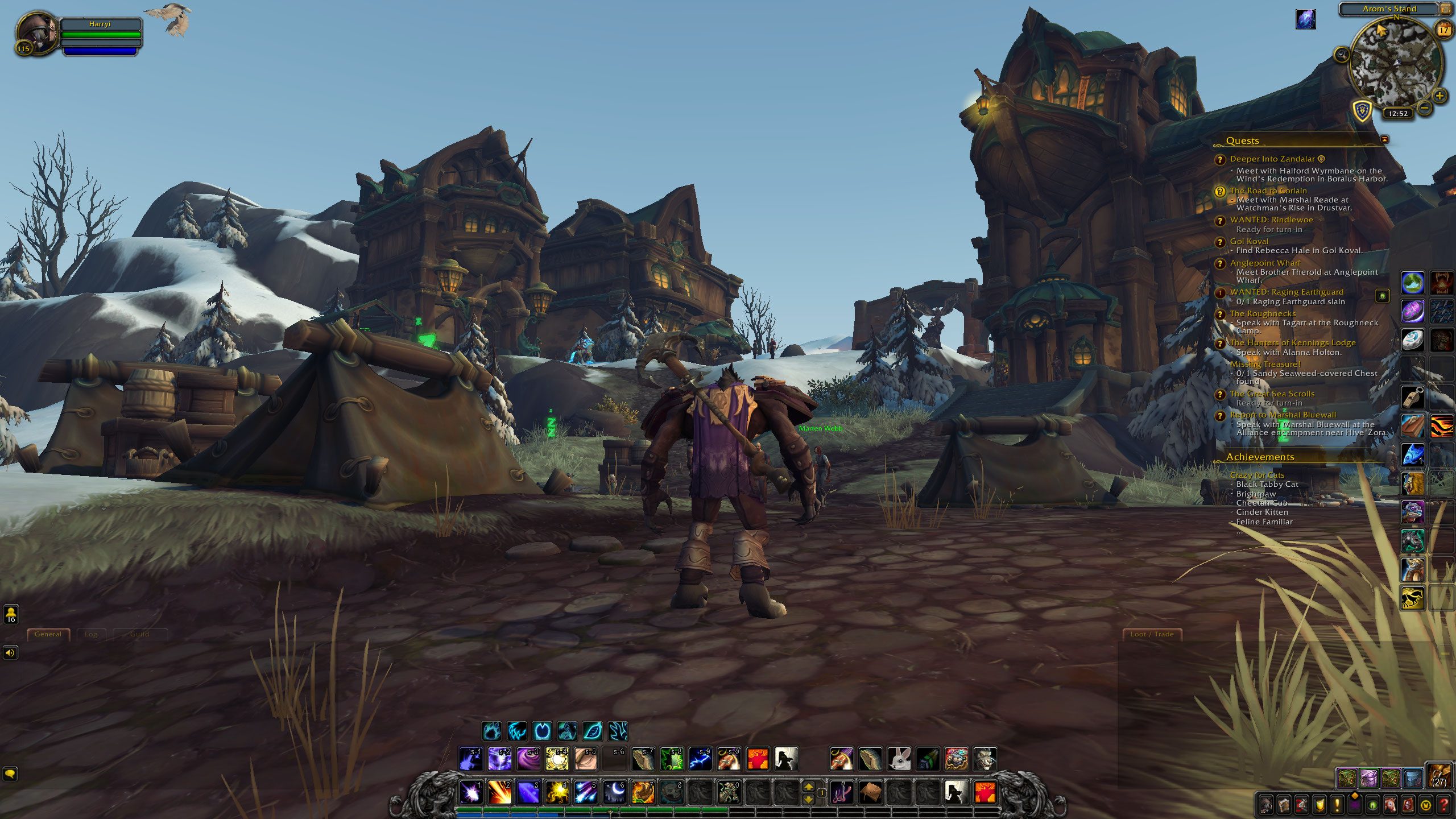Open the Blizzard Shop micro menu icon
Screen dimensions: 1456x819
pyautogui.click(x=1426, y=805)
